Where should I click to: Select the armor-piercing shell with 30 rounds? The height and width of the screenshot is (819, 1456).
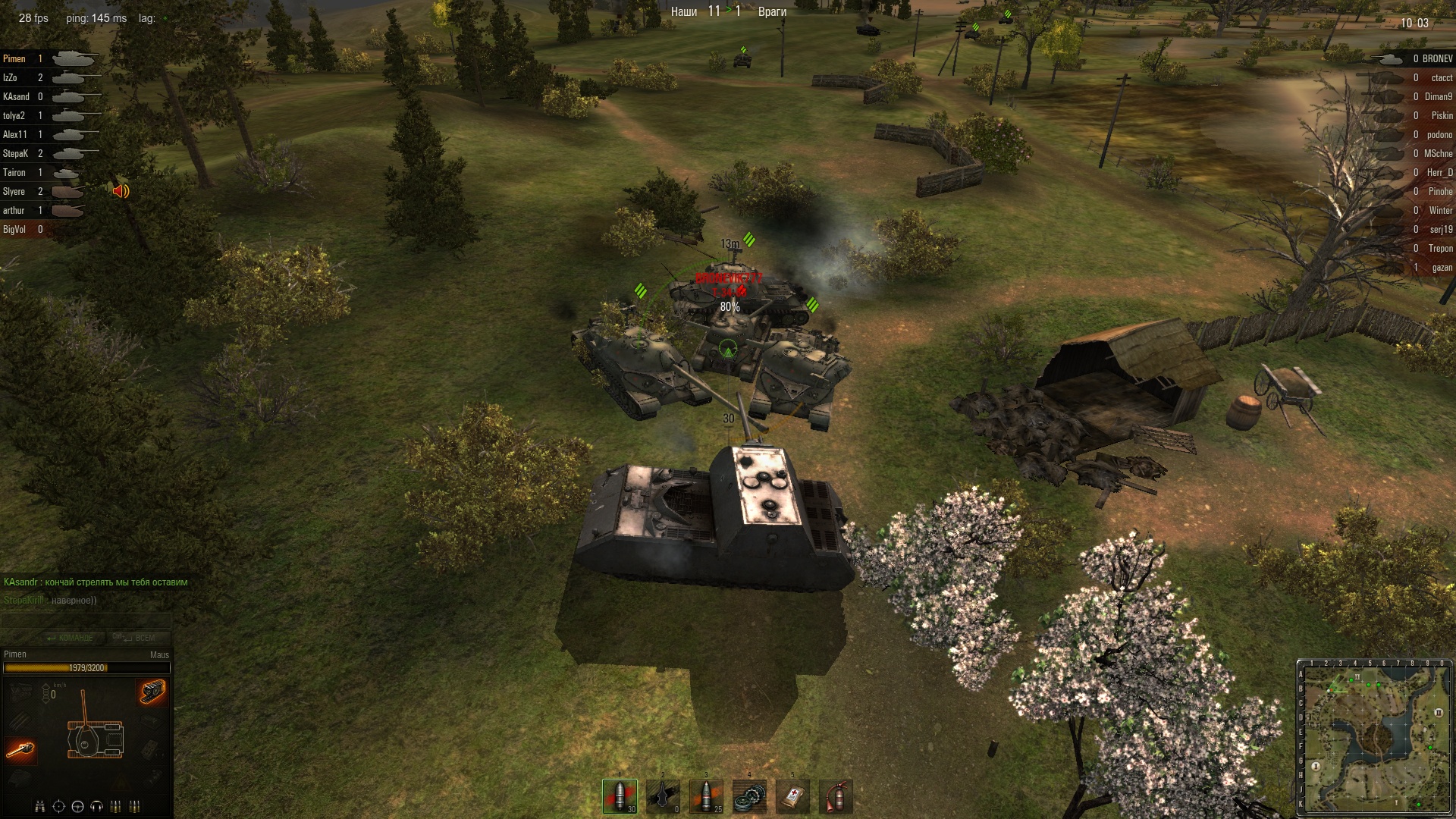tap(620, 796)
